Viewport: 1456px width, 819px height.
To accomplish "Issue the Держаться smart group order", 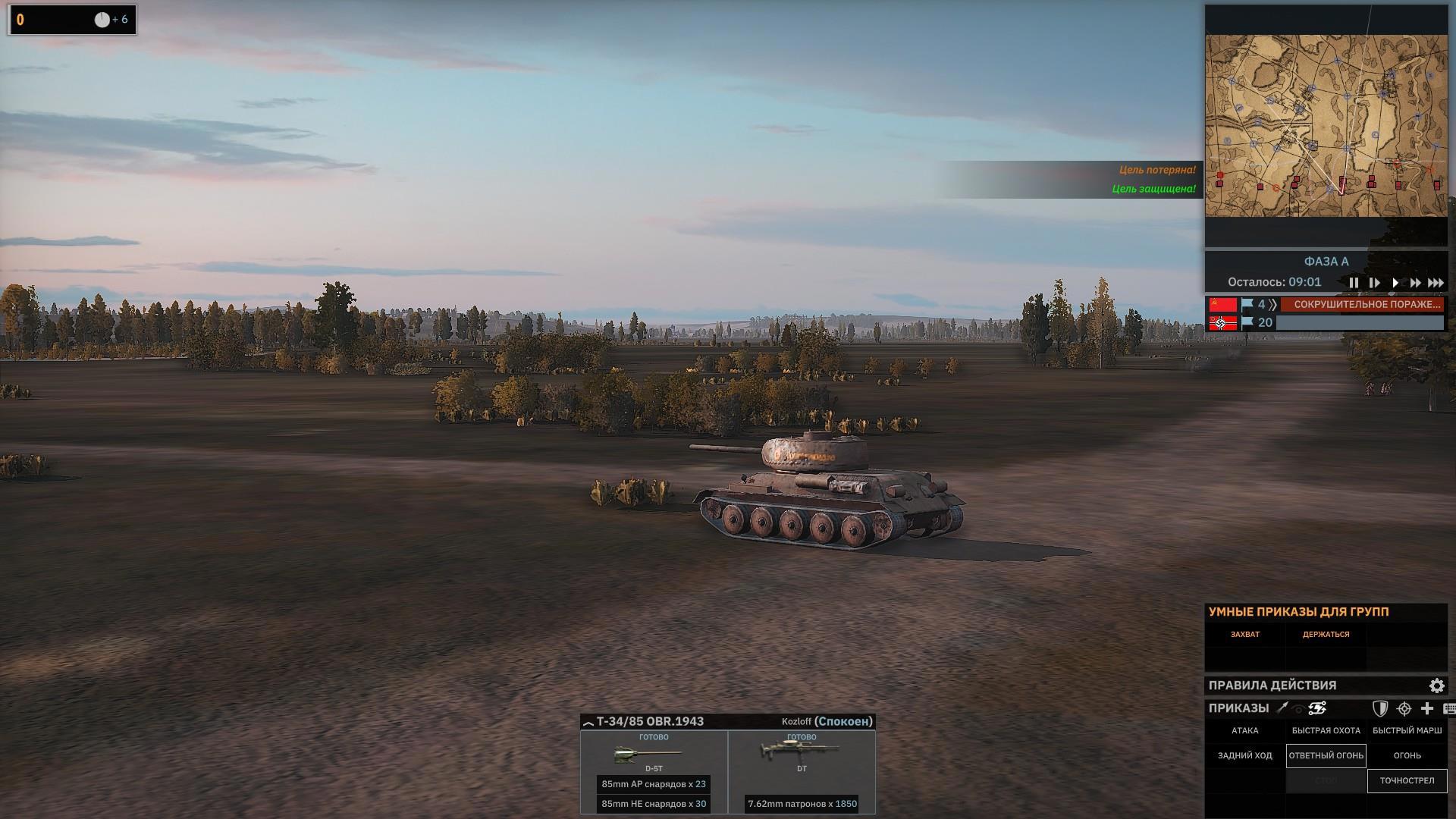I will [1326, 635].
